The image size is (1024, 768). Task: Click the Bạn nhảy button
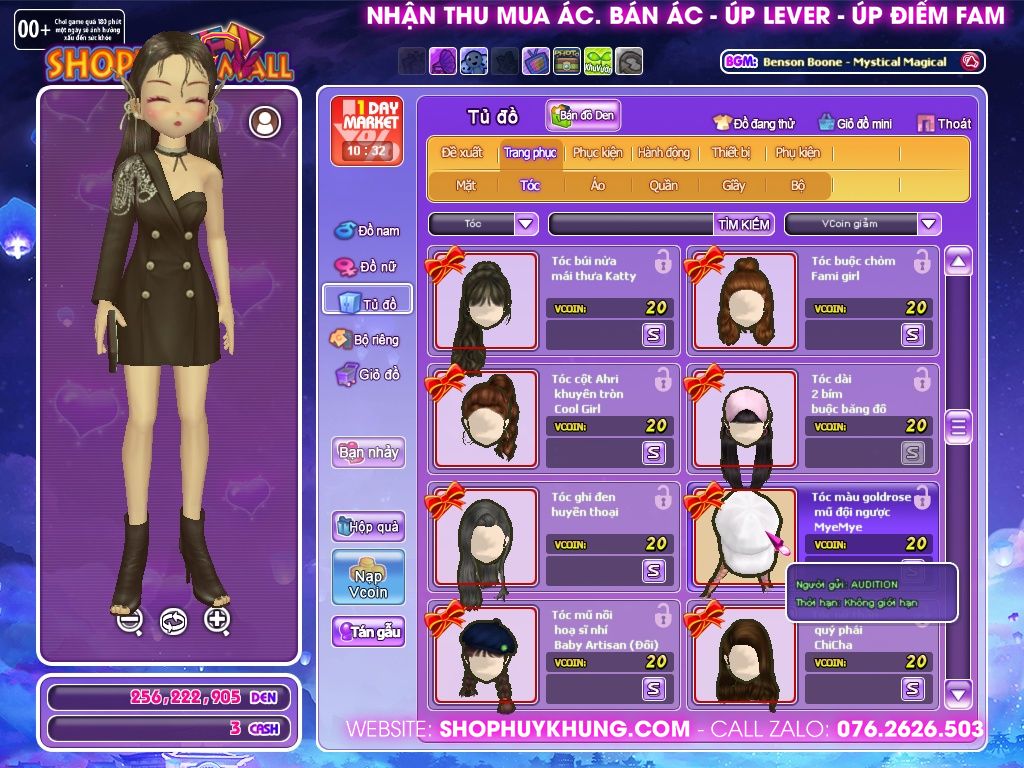pos(368,452)
